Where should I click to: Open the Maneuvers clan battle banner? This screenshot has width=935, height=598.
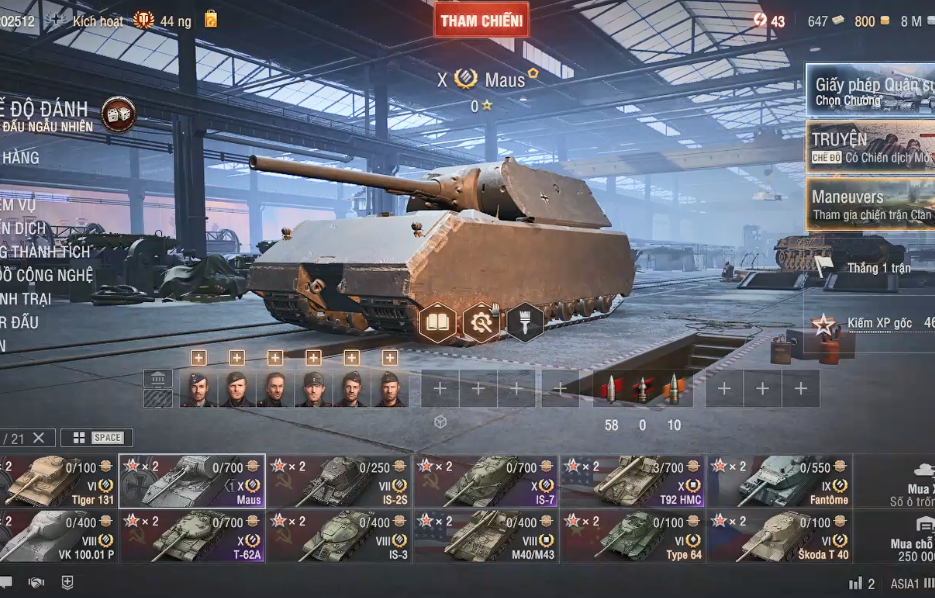coord(871,204)
